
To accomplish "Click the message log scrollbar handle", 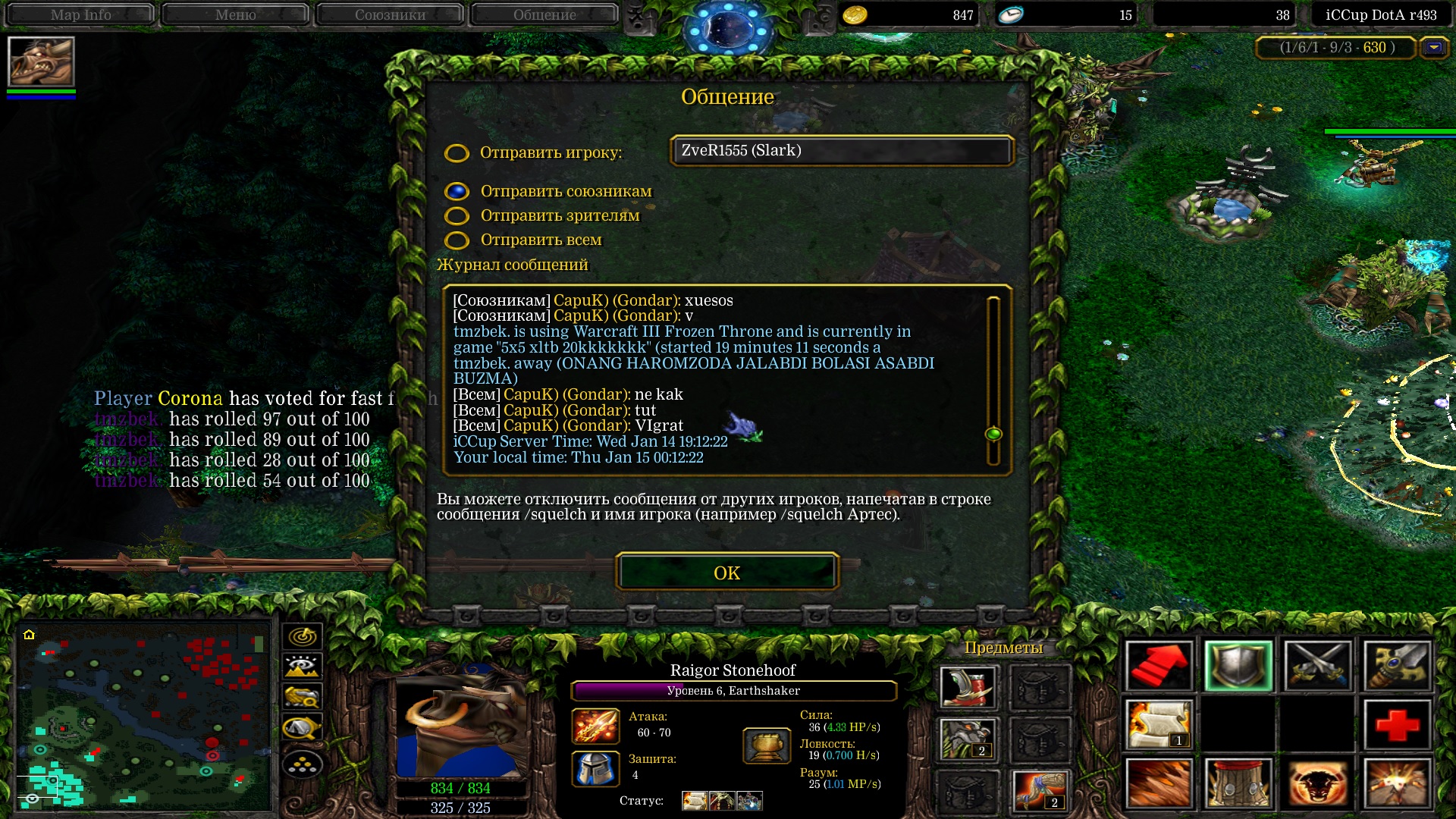I will 993,434.
